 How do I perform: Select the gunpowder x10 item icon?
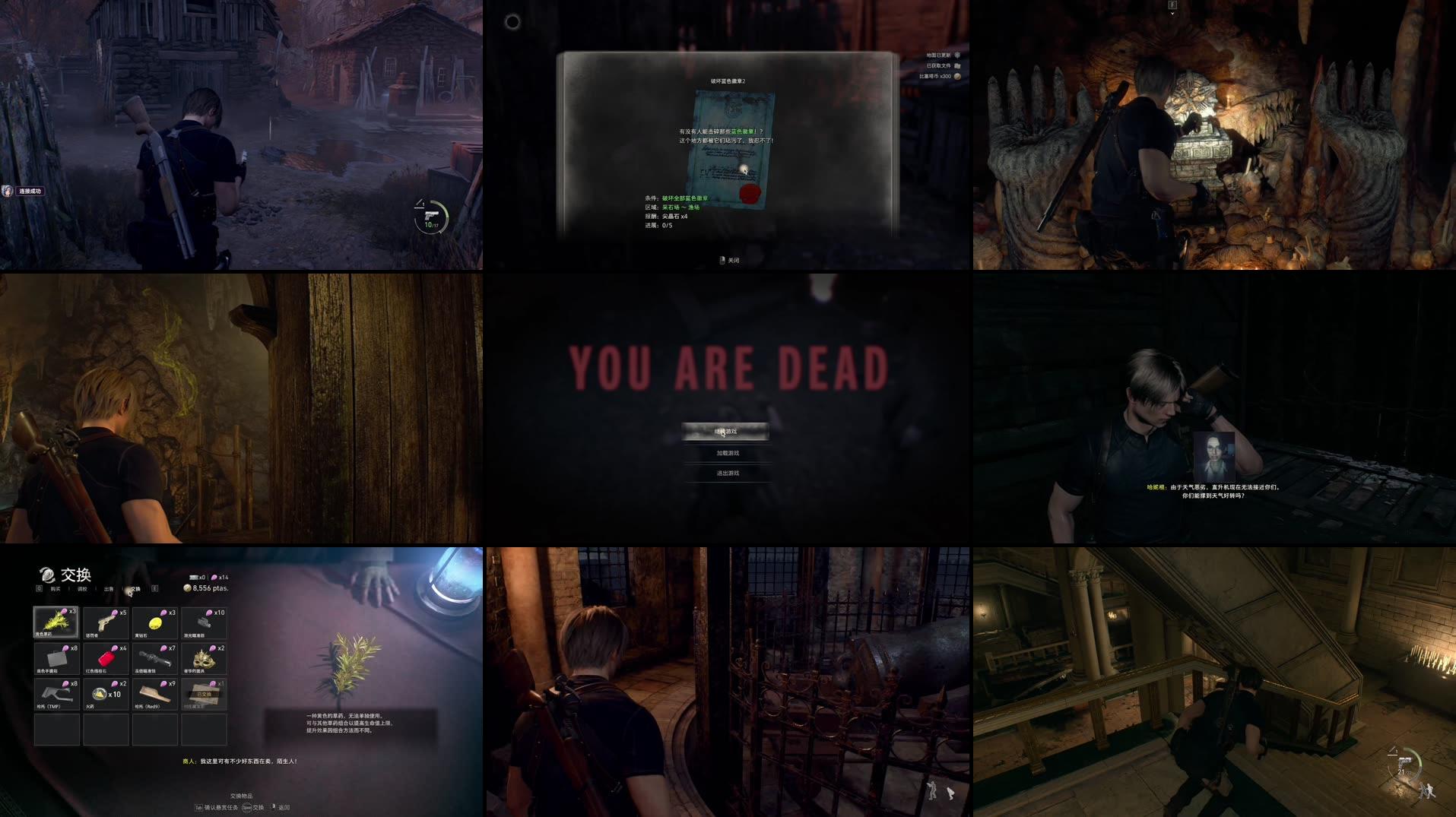point(101,695)
